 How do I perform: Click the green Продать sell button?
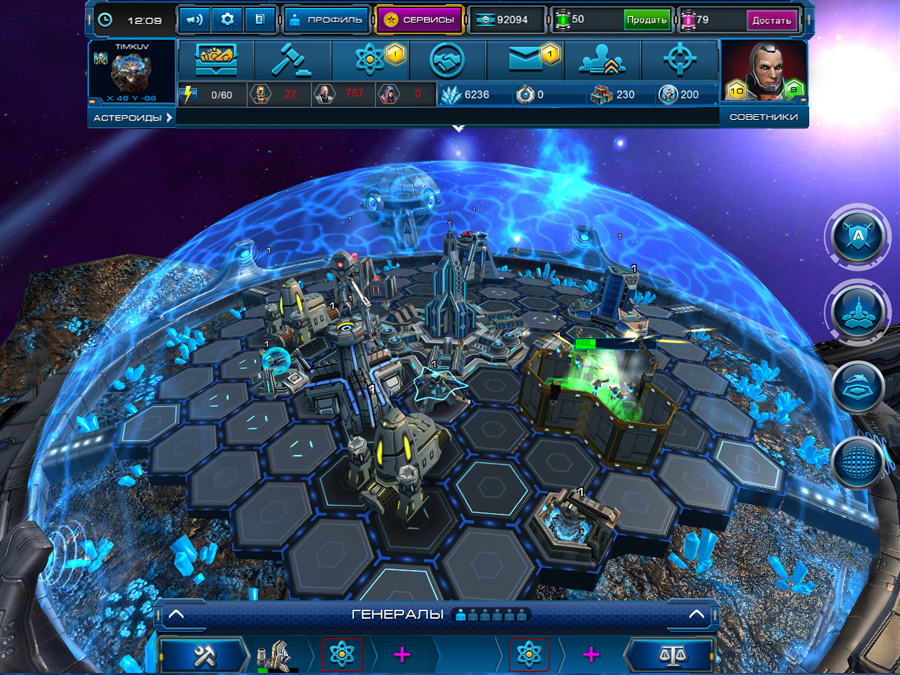(646, 20)
